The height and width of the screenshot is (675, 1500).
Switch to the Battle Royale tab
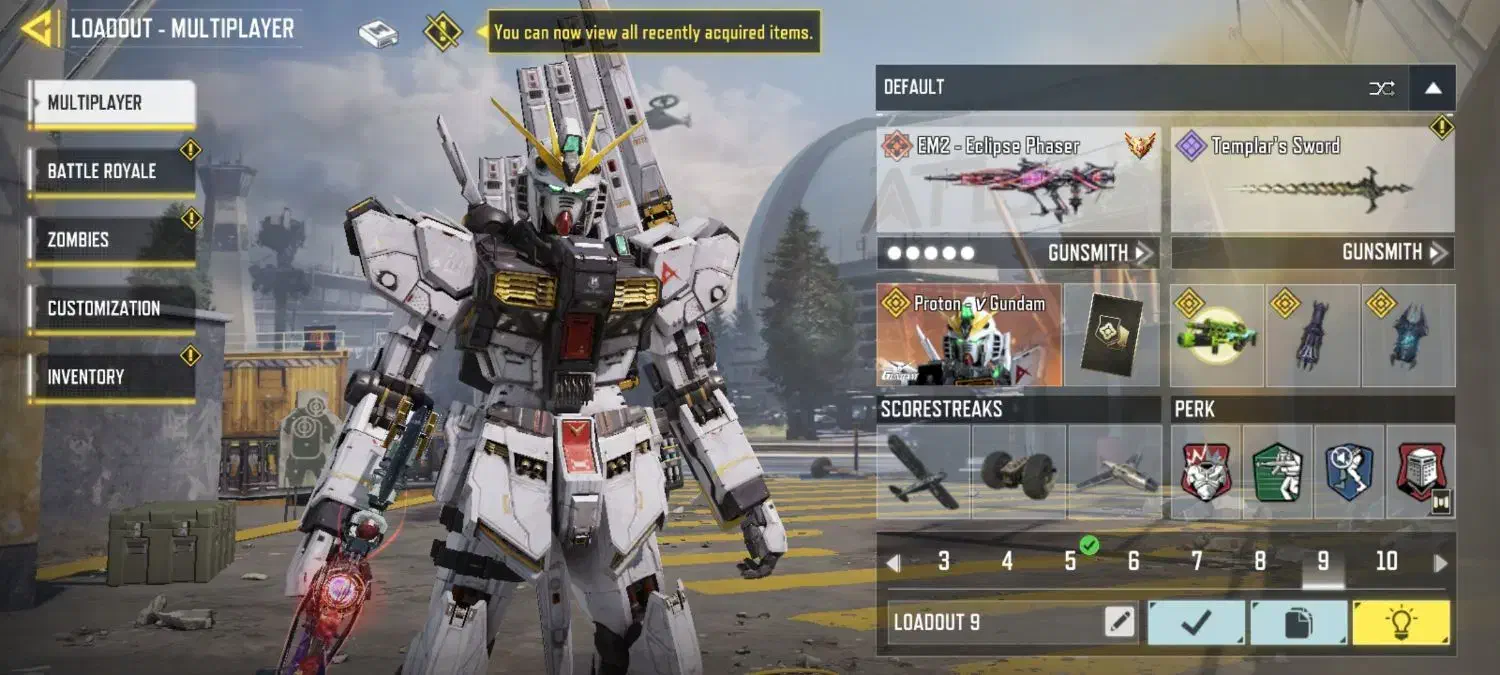pos(110,171)
